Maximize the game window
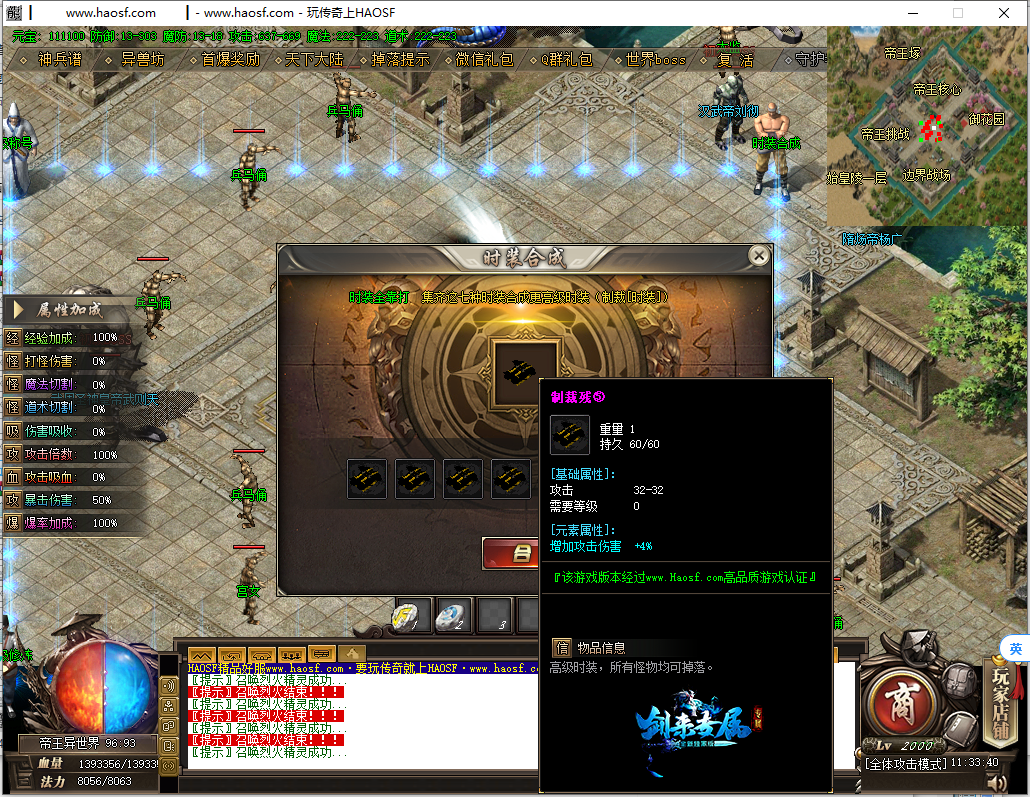 [958, 13]
